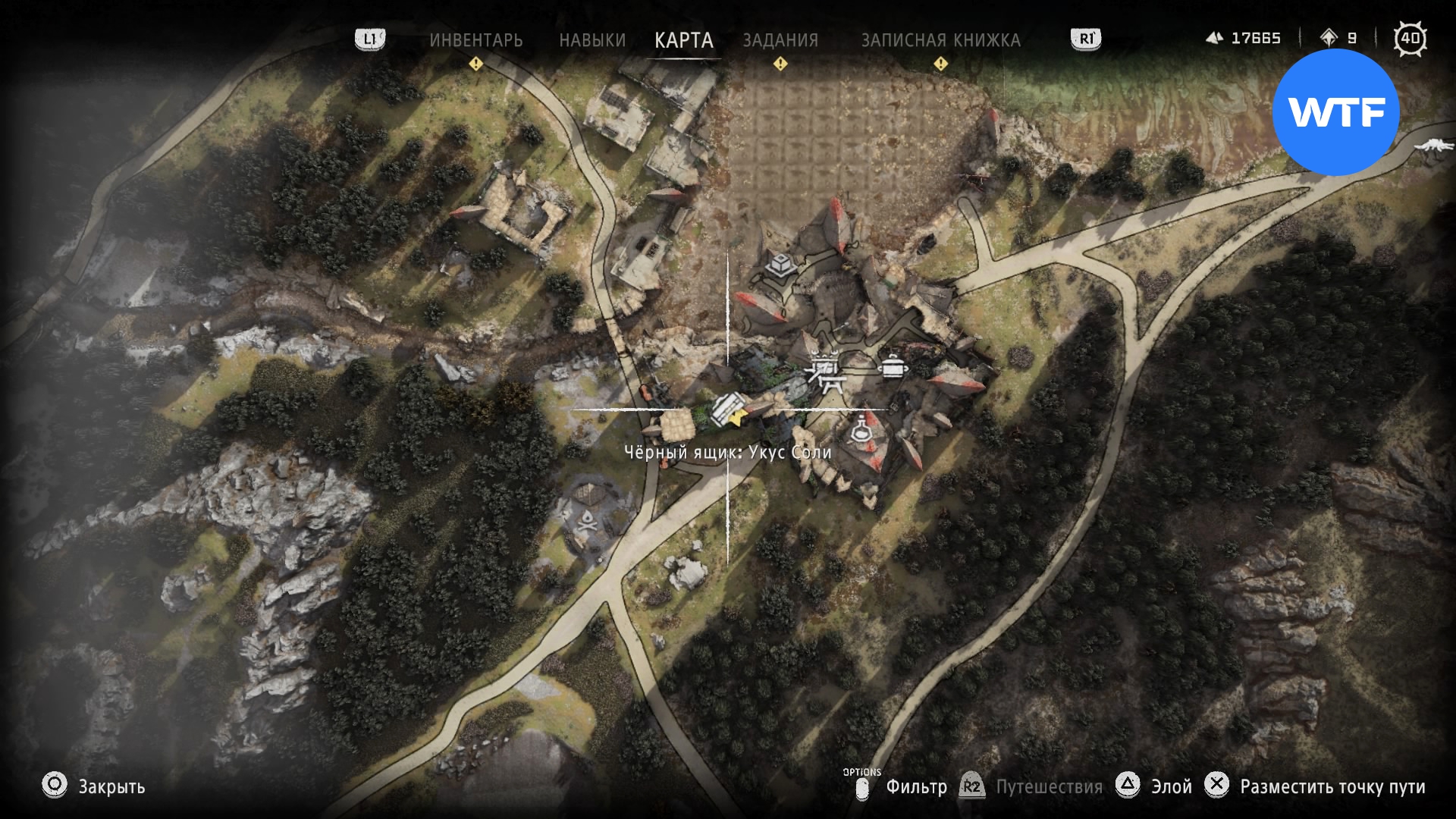Select the white machine site marker

(1434, 144)
